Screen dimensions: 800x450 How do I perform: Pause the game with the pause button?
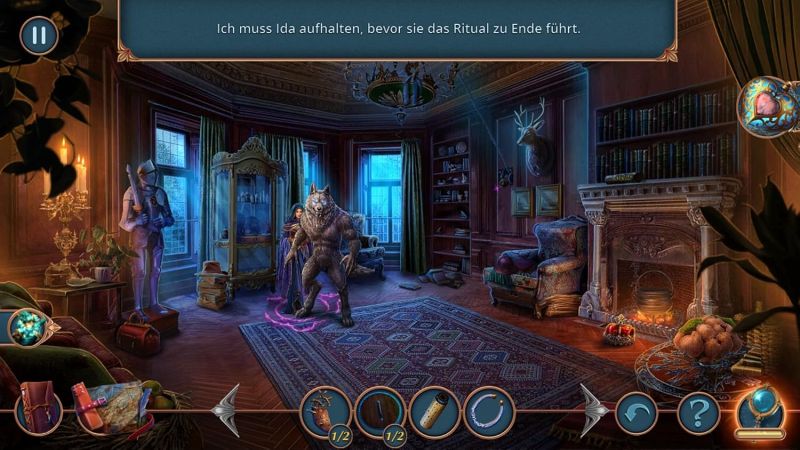[39, 36]
